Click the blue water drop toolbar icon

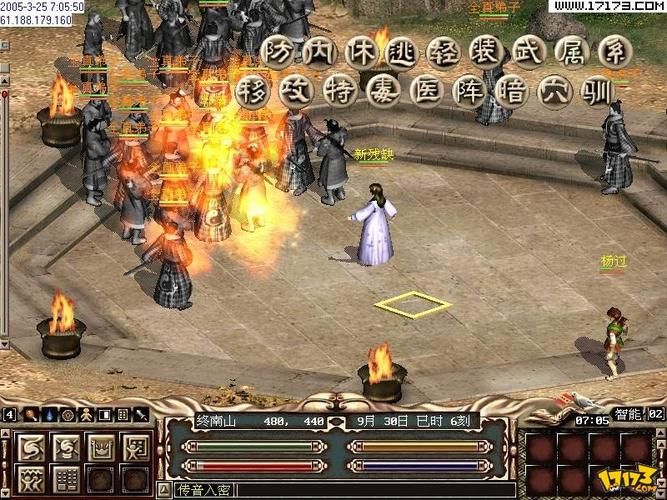[48, 414]
